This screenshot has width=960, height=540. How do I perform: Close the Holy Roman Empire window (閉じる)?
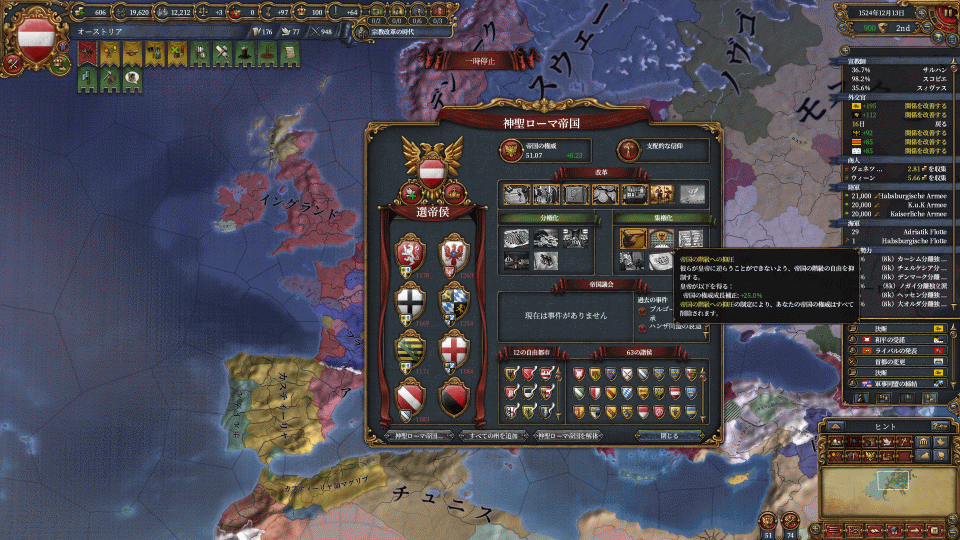pyautogui.click(x=670, y=436)
